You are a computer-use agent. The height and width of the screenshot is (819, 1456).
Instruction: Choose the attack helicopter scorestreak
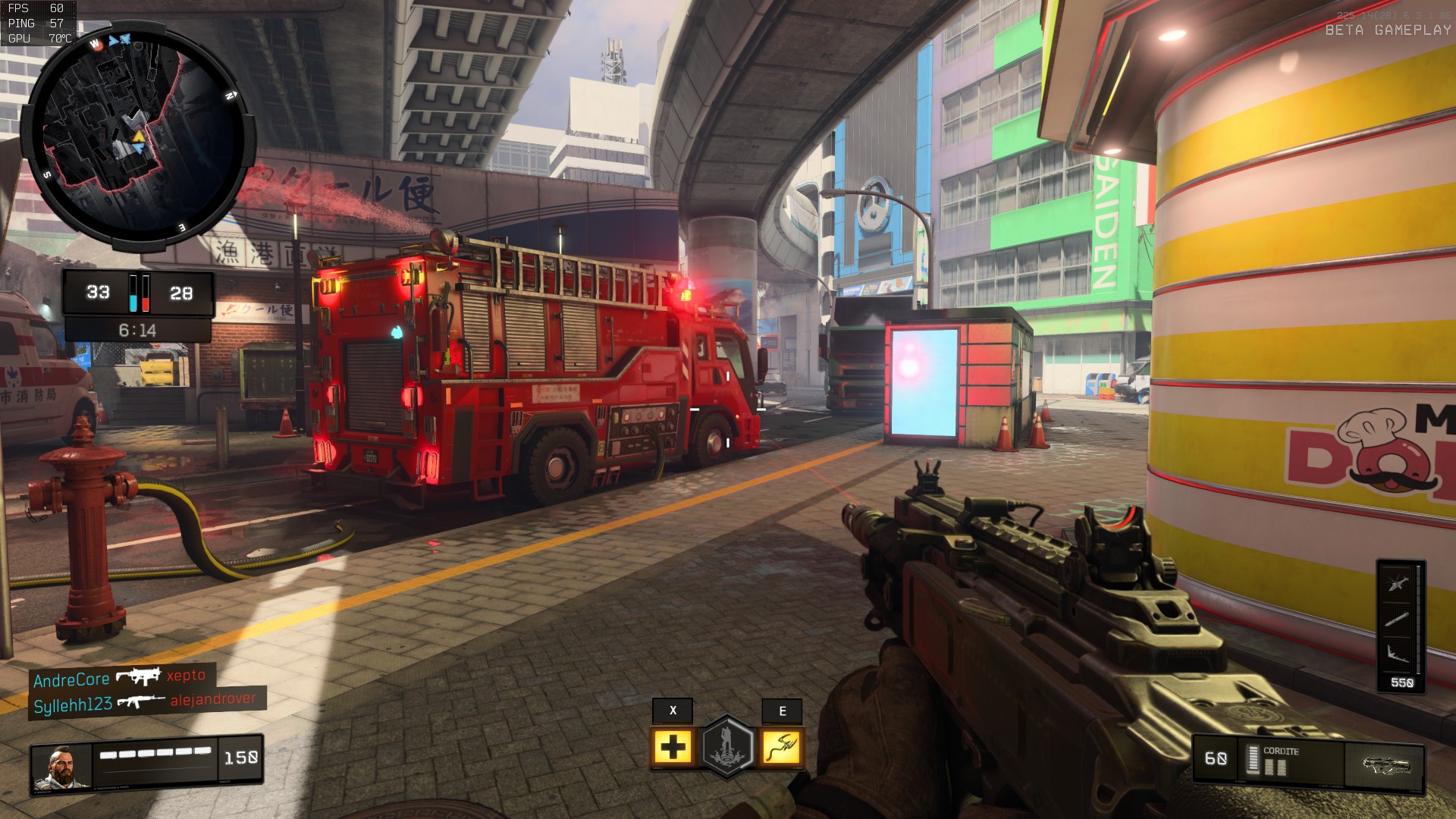[x=1398, y=584]
